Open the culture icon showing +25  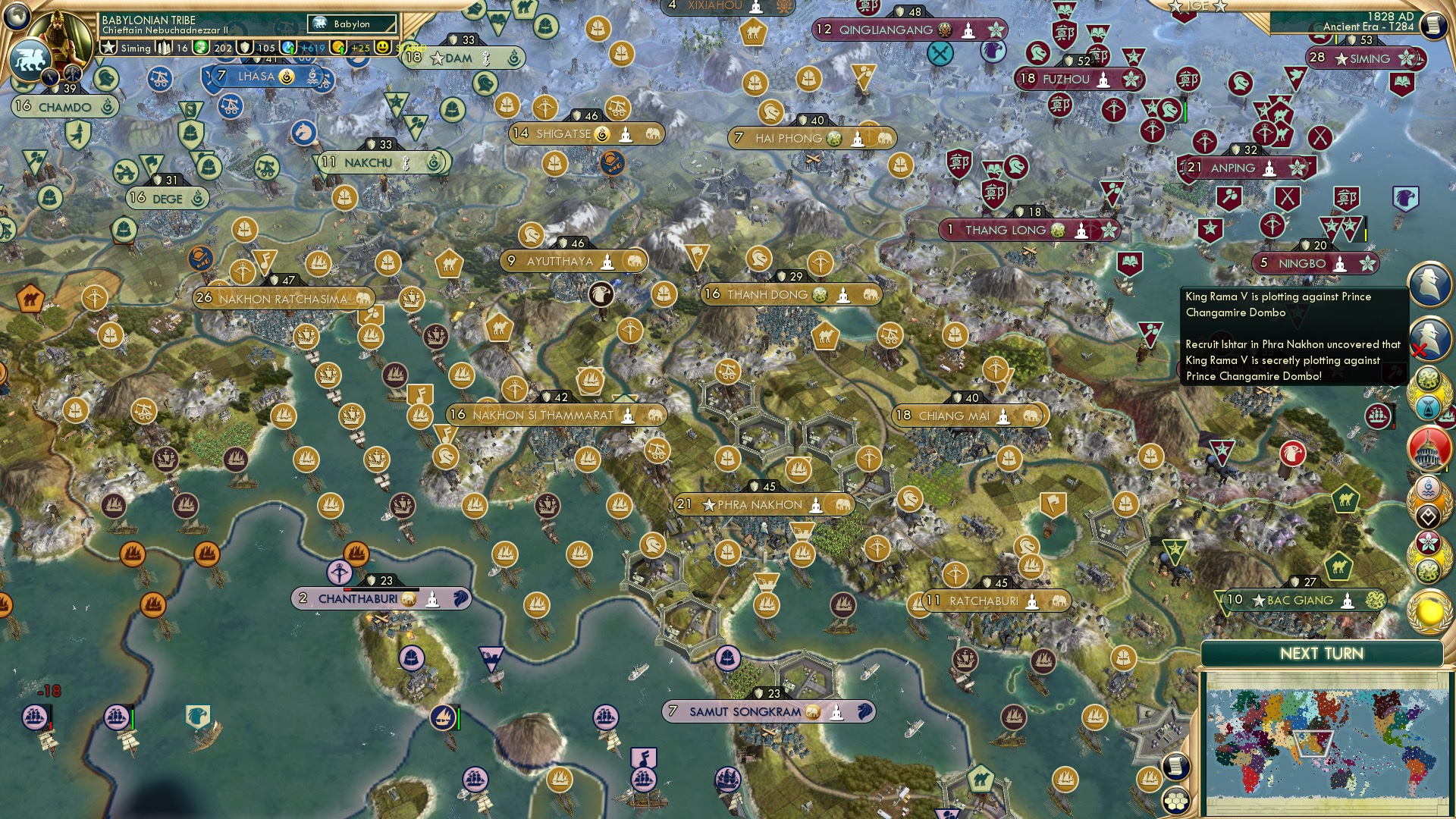pos(343,48)
